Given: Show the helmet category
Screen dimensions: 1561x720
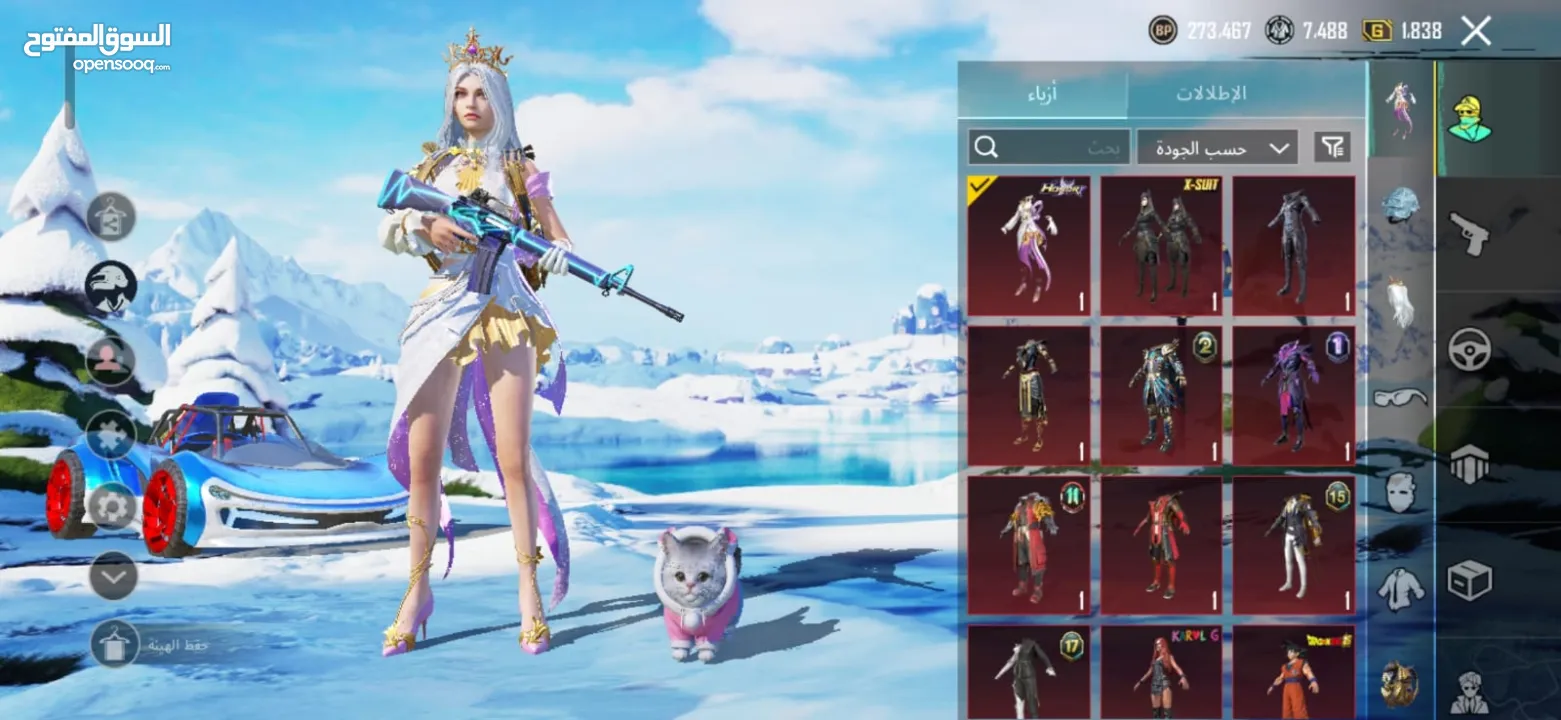Looking at the screenshot, I should (1400, 205).
